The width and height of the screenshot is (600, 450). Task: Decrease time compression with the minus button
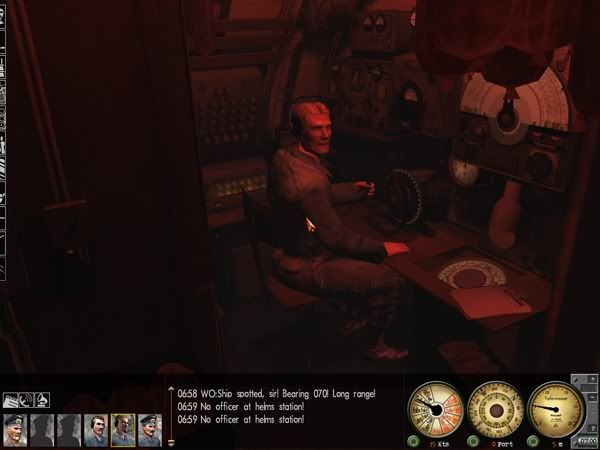(592, 397)
